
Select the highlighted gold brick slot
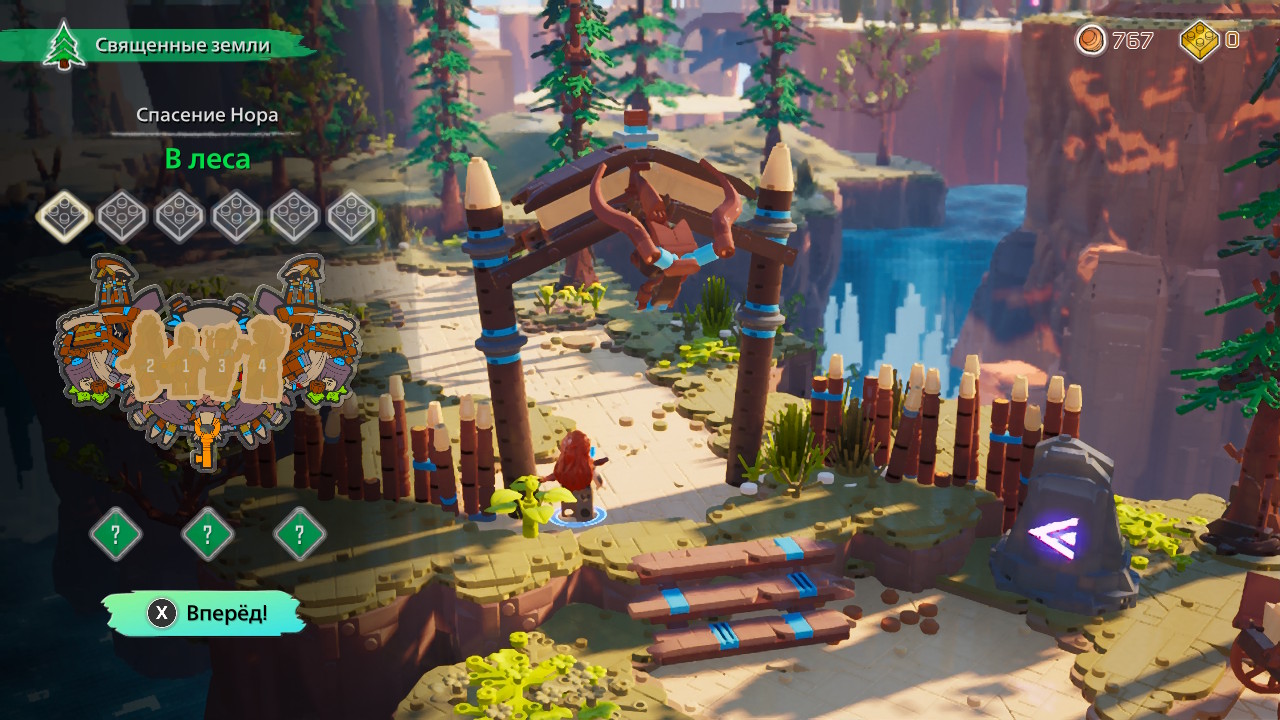click(x=65, y=216)
